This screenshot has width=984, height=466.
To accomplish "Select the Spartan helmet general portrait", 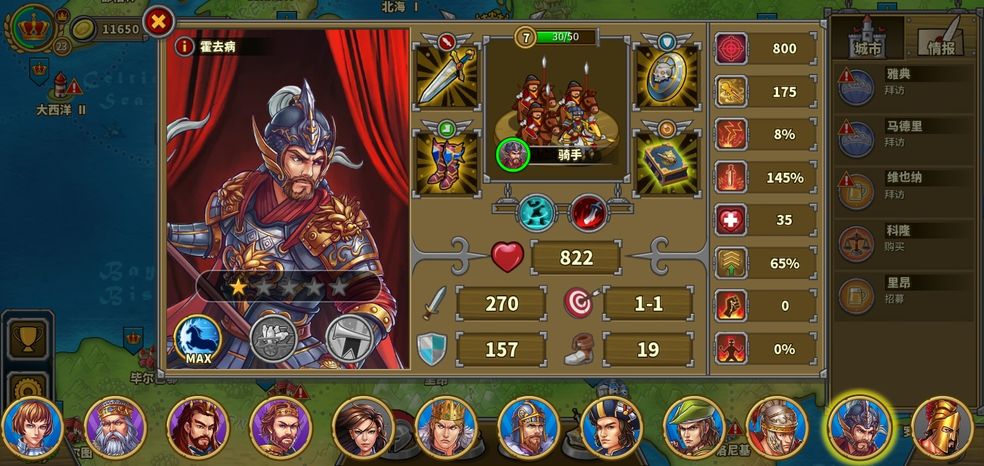I will 941,428.
